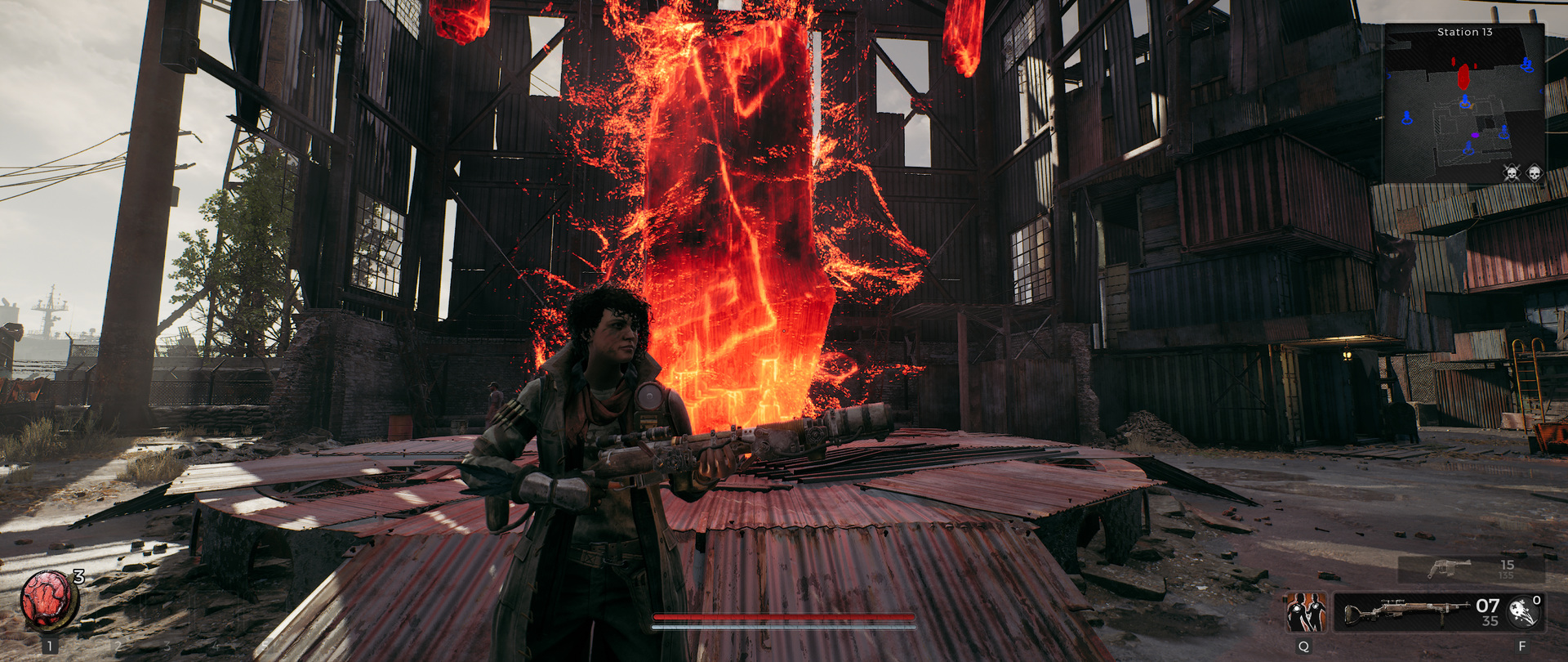Trigger the weapon mod comet icon
Viewport: 1568px width, 662px height.
coord(1522,612)
